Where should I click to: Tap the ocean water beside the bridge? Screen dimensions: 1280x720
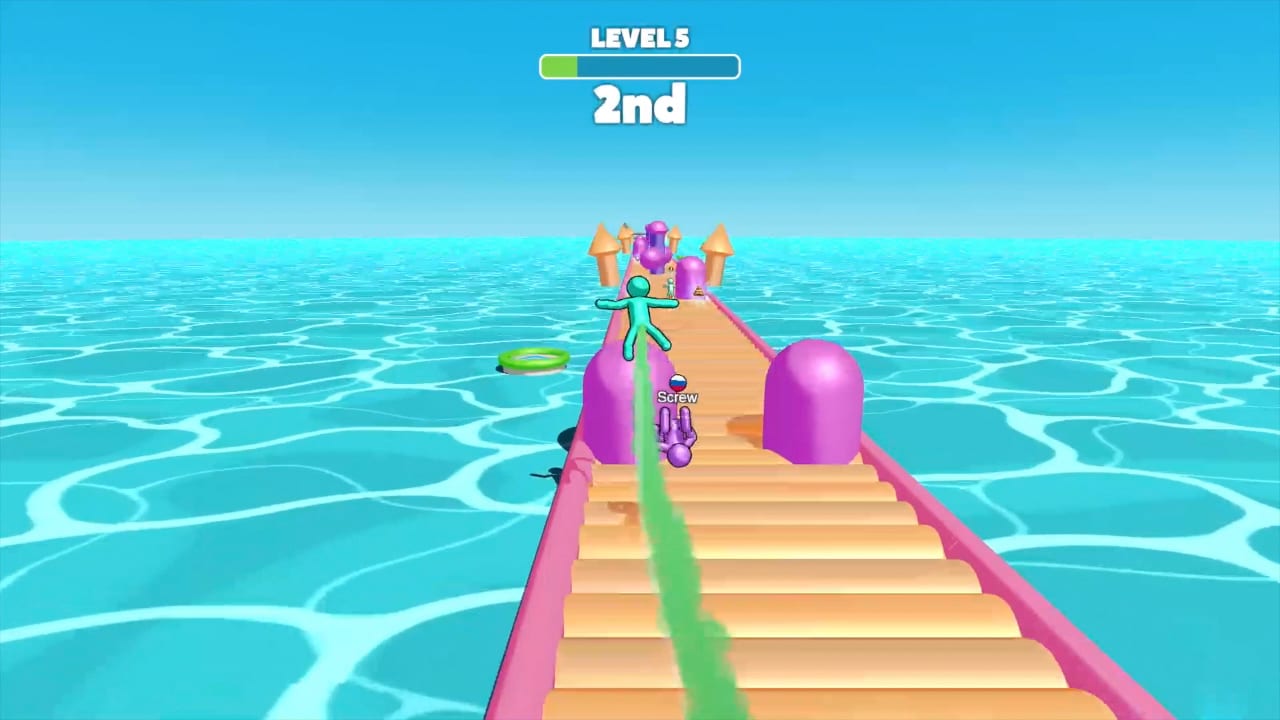(x=250, y=500)
